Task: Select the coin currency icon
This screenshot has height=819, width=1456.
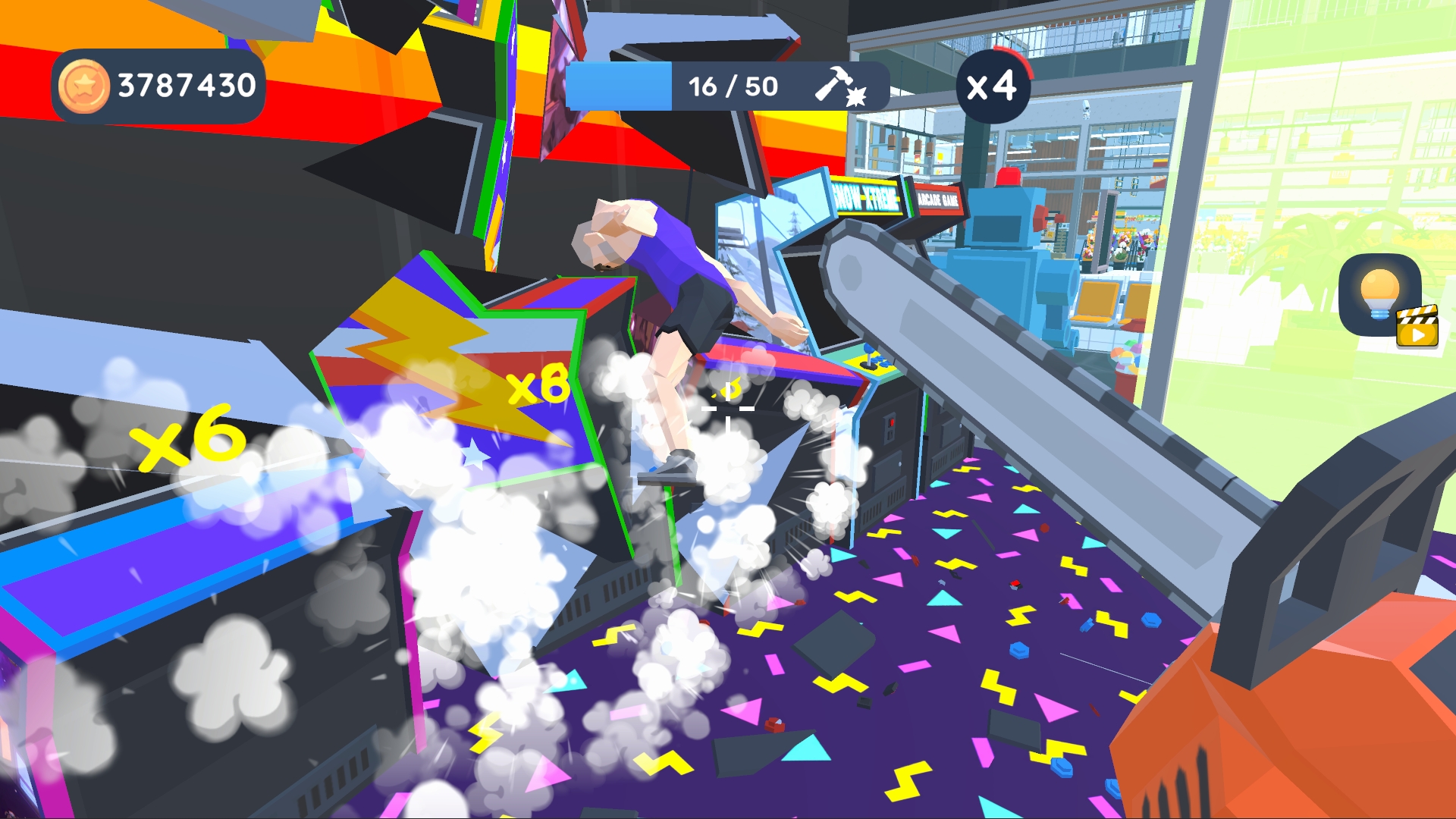Action: 83,83
